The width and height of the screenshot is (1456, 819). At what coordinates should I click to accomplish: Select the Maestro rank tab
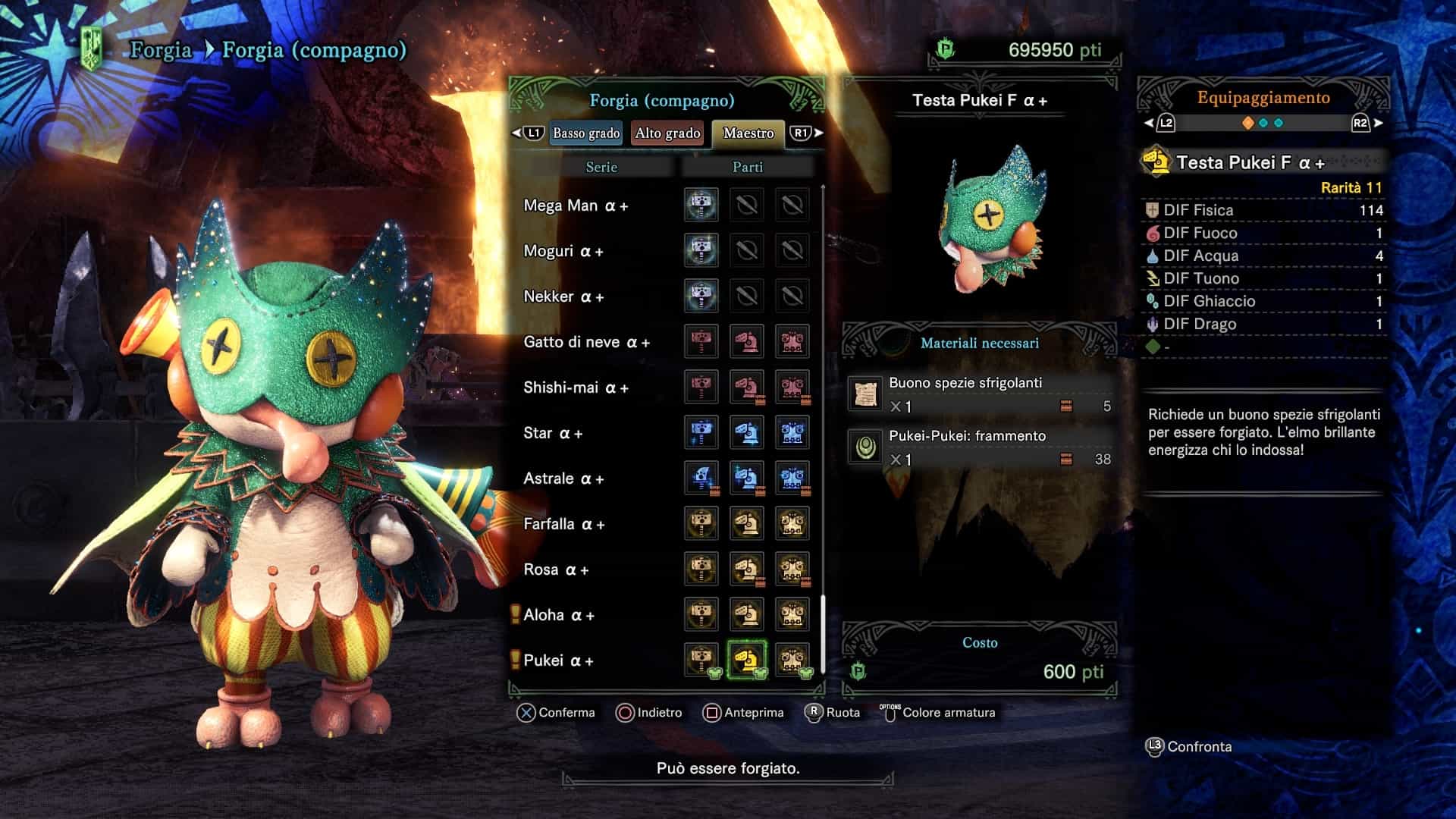click(x=748, y=133)
